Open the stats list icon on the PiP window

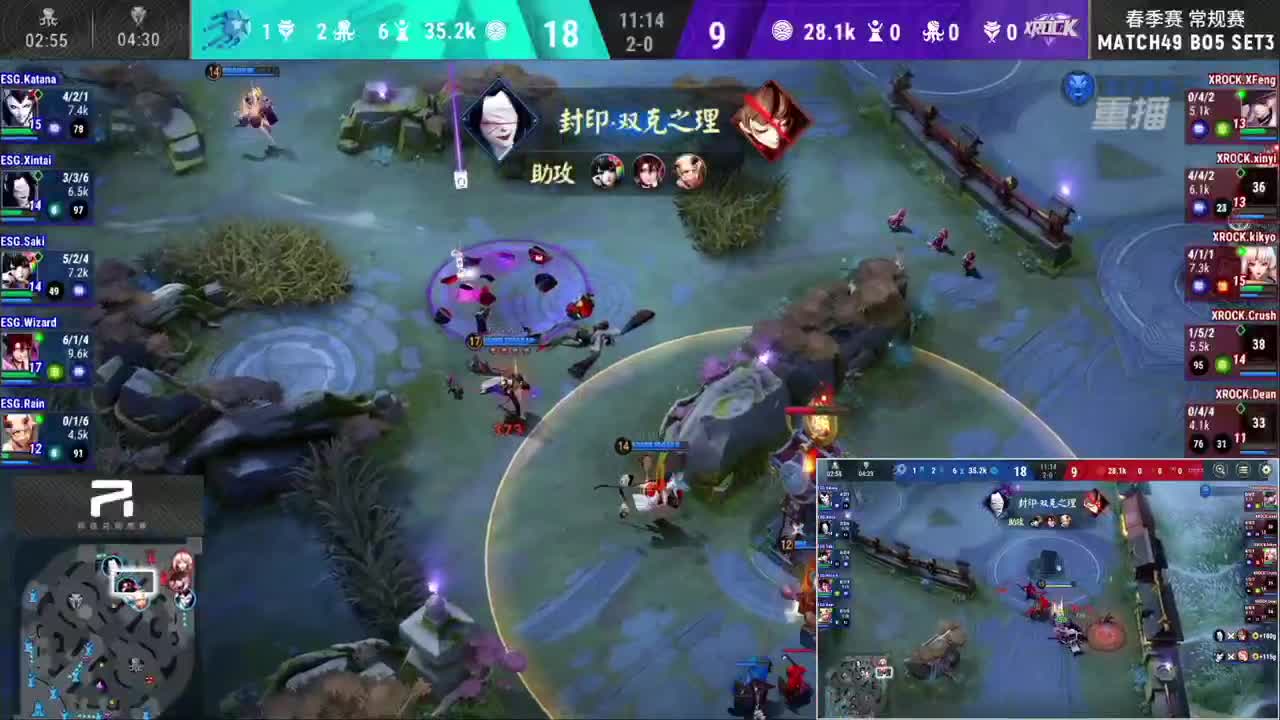[x=1243, y=469]
